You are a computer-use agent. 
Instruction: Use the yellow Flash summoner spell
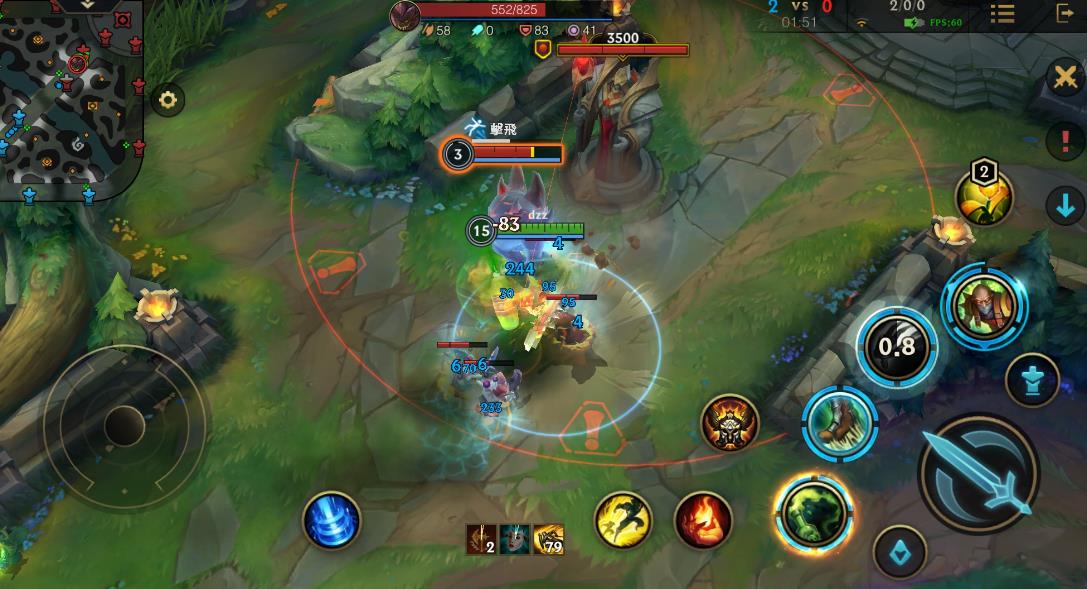tap(624, 519)
